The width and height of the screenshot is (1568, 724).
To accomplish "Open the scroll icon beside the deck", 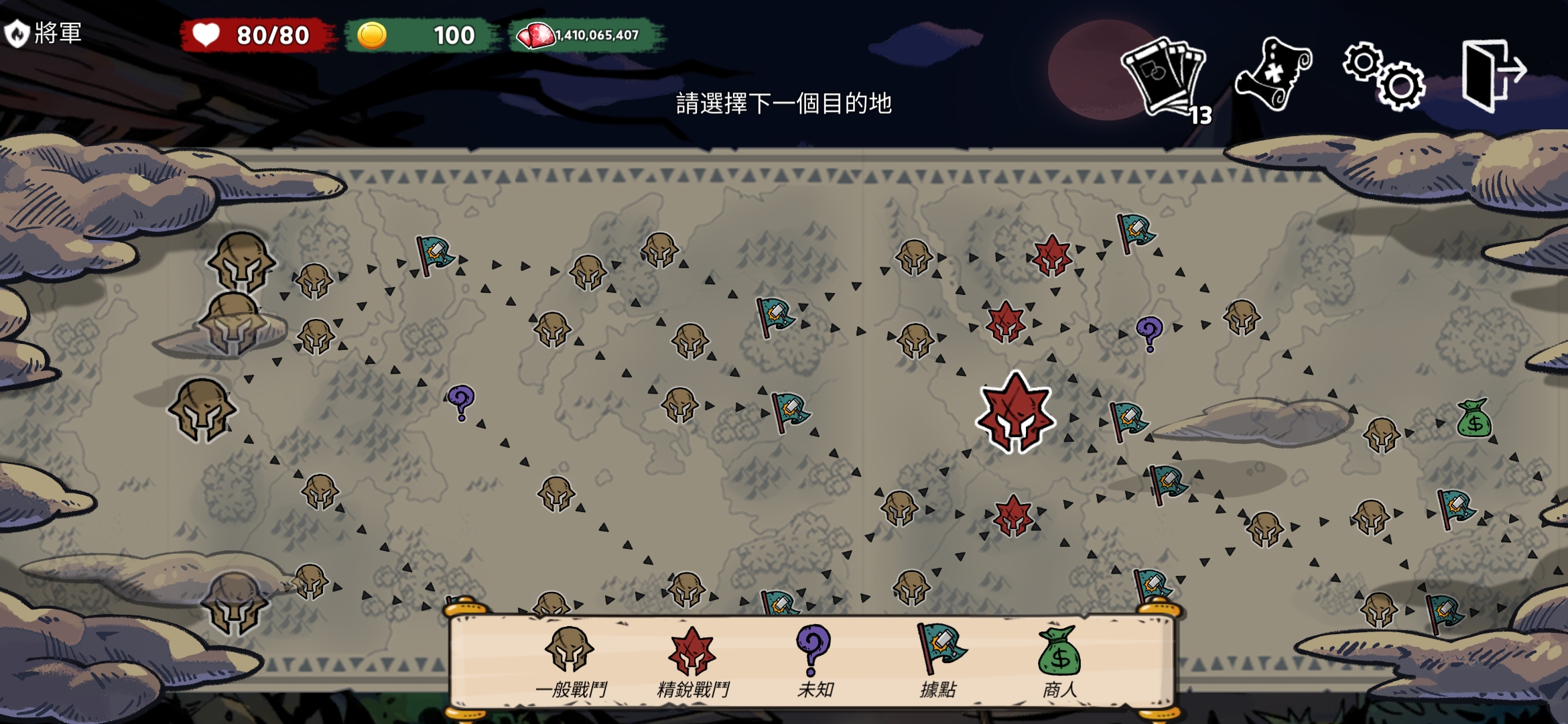I will click(1272, 74).
